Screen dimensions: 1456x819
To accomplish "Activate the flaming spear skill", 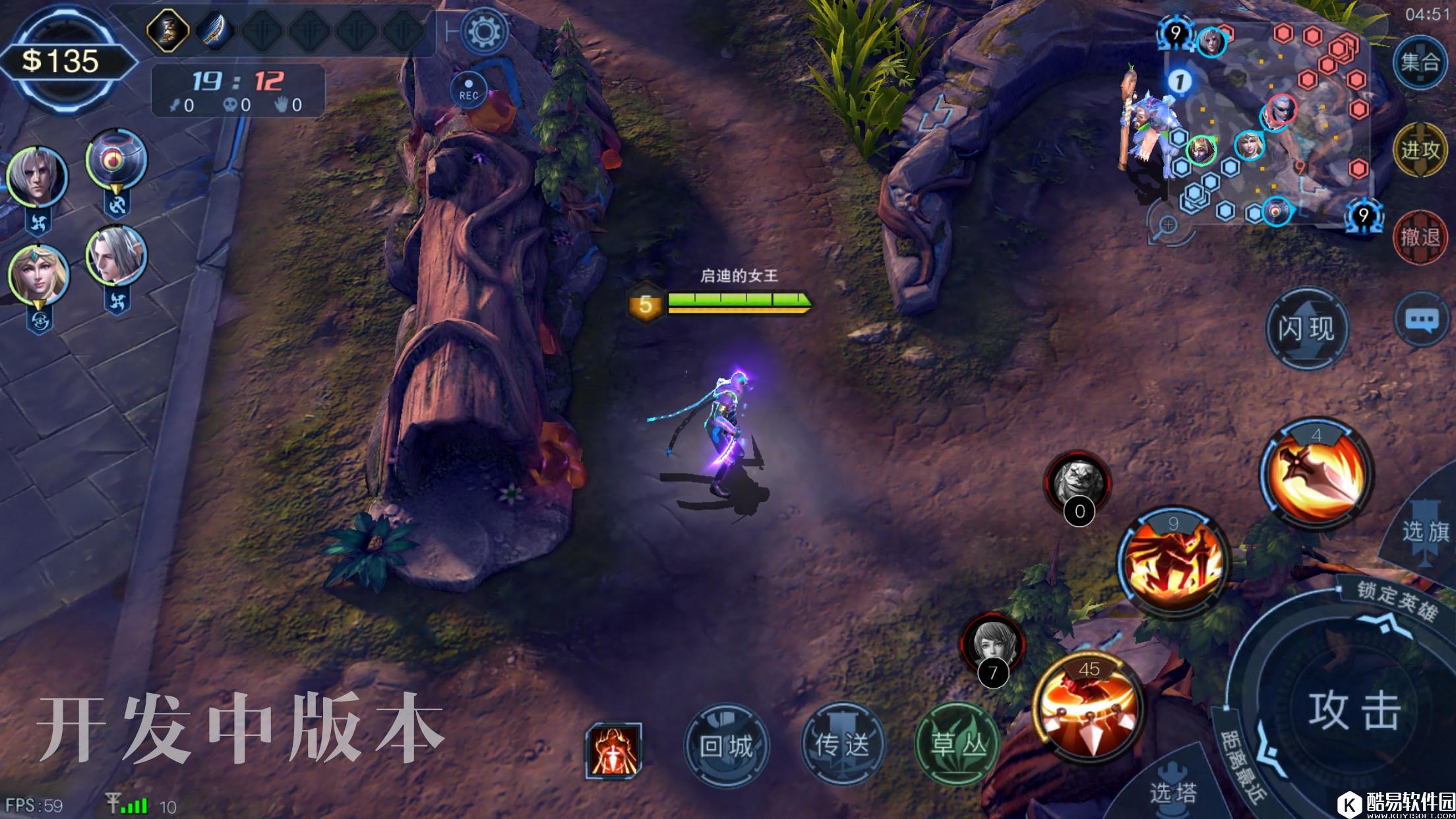I will pos(1317,475).
